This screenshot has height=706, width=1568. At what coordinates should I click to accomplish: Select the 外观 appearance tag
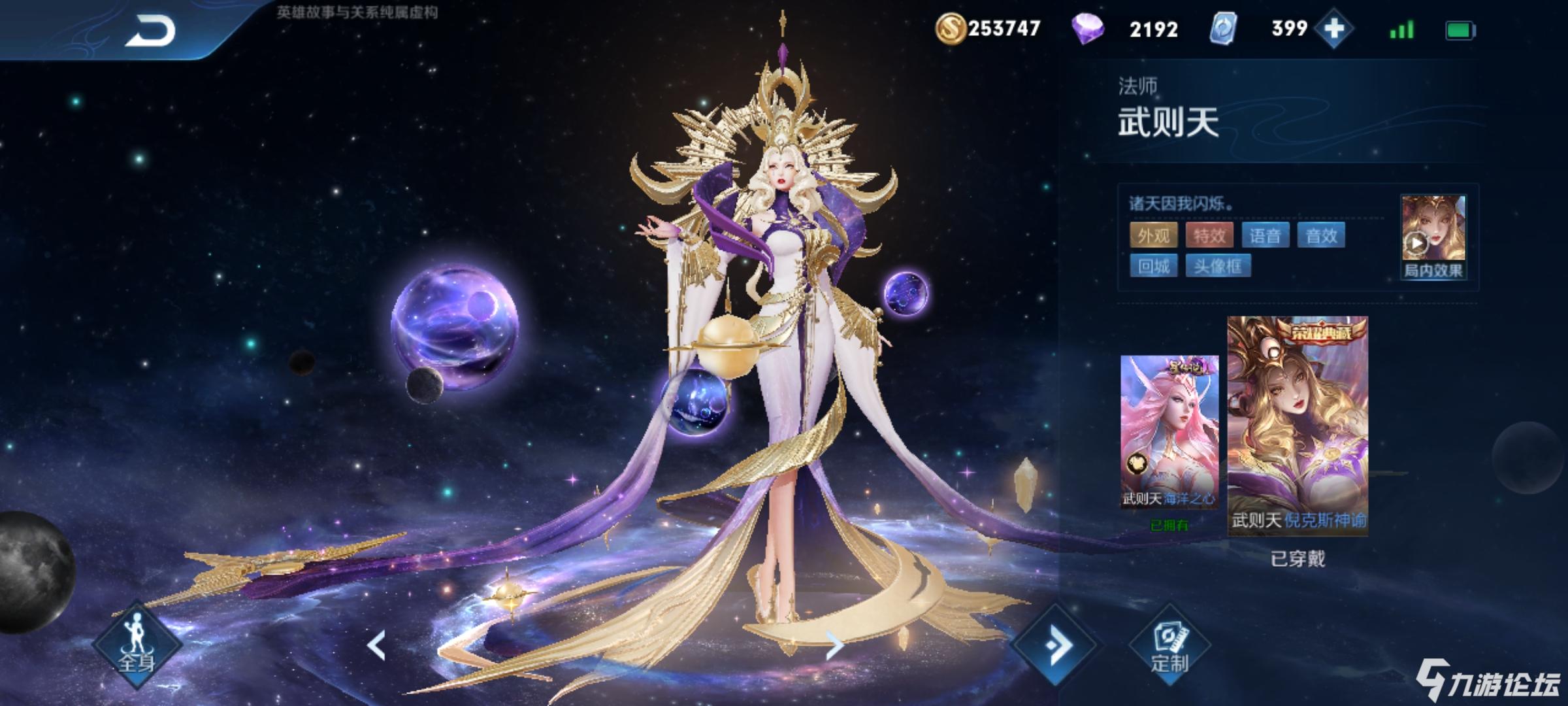tap(1153, 235)
